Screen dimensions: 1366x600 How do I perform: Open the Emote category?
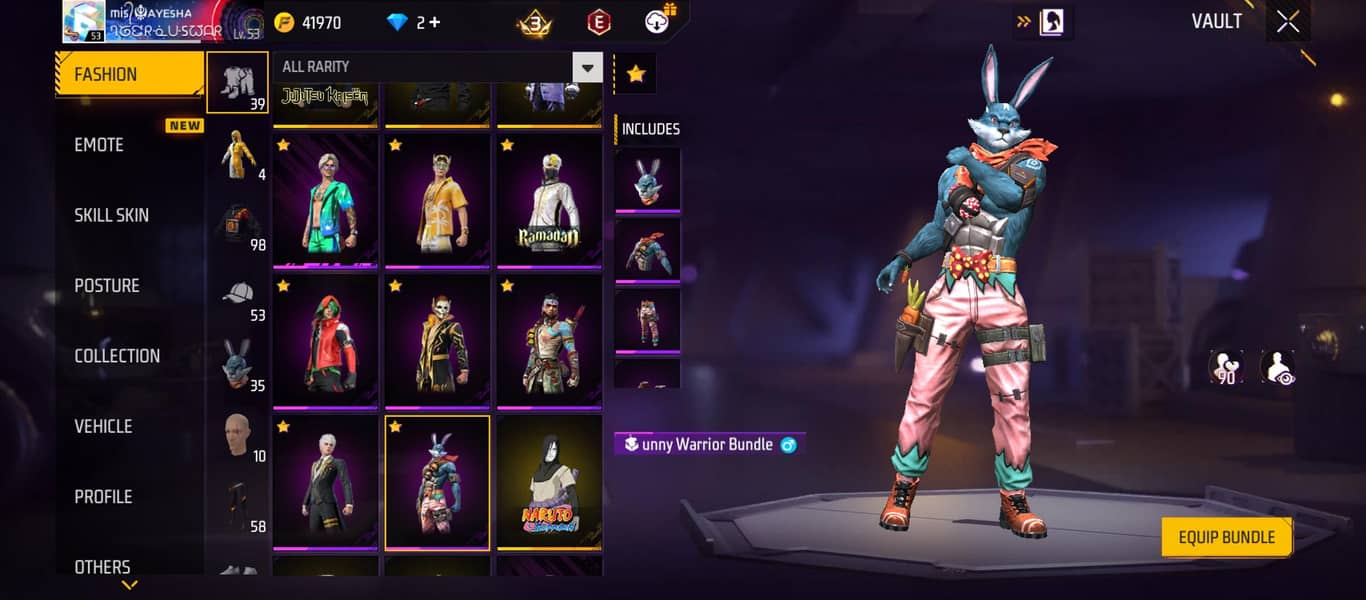pos(99,145)
